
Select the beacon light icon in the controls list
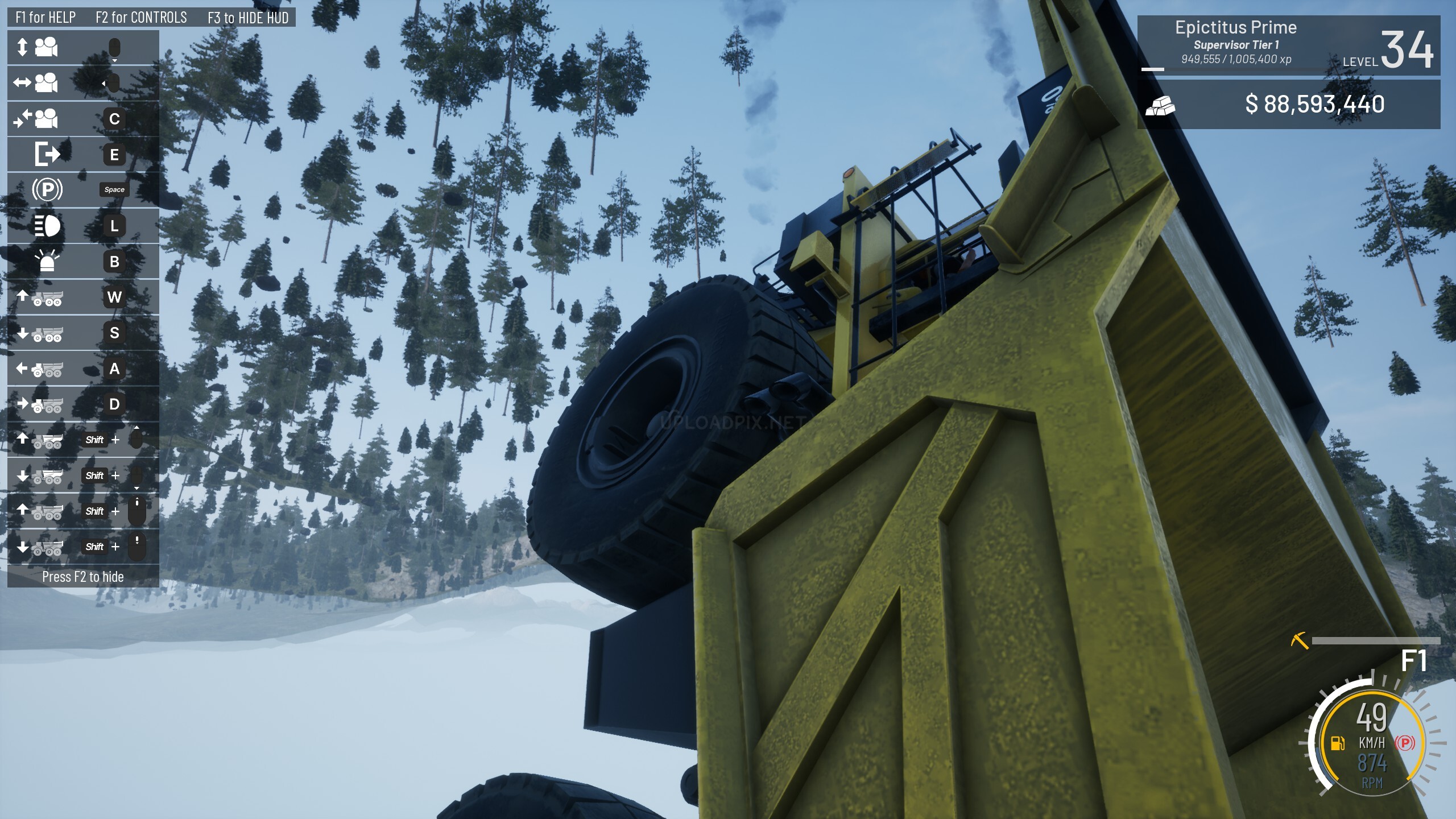click(x=47, y=261)
